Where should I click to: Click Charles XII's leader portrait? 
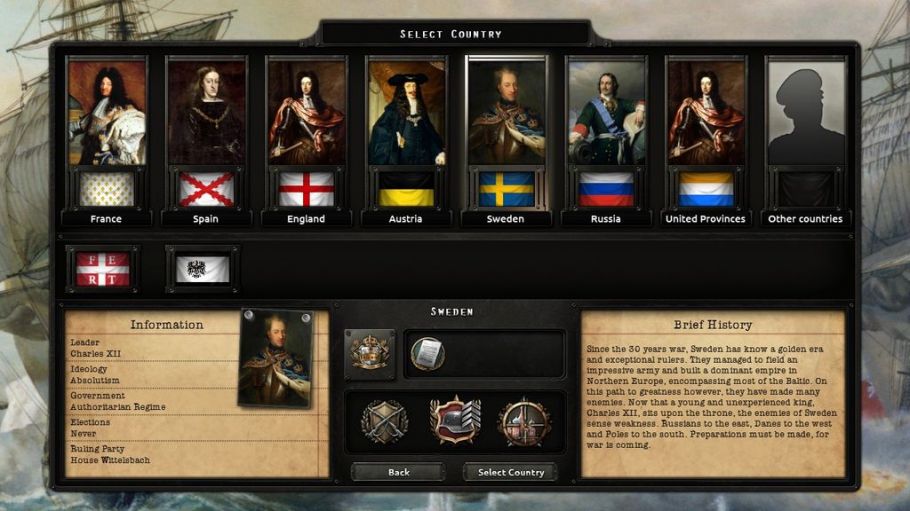277,357
